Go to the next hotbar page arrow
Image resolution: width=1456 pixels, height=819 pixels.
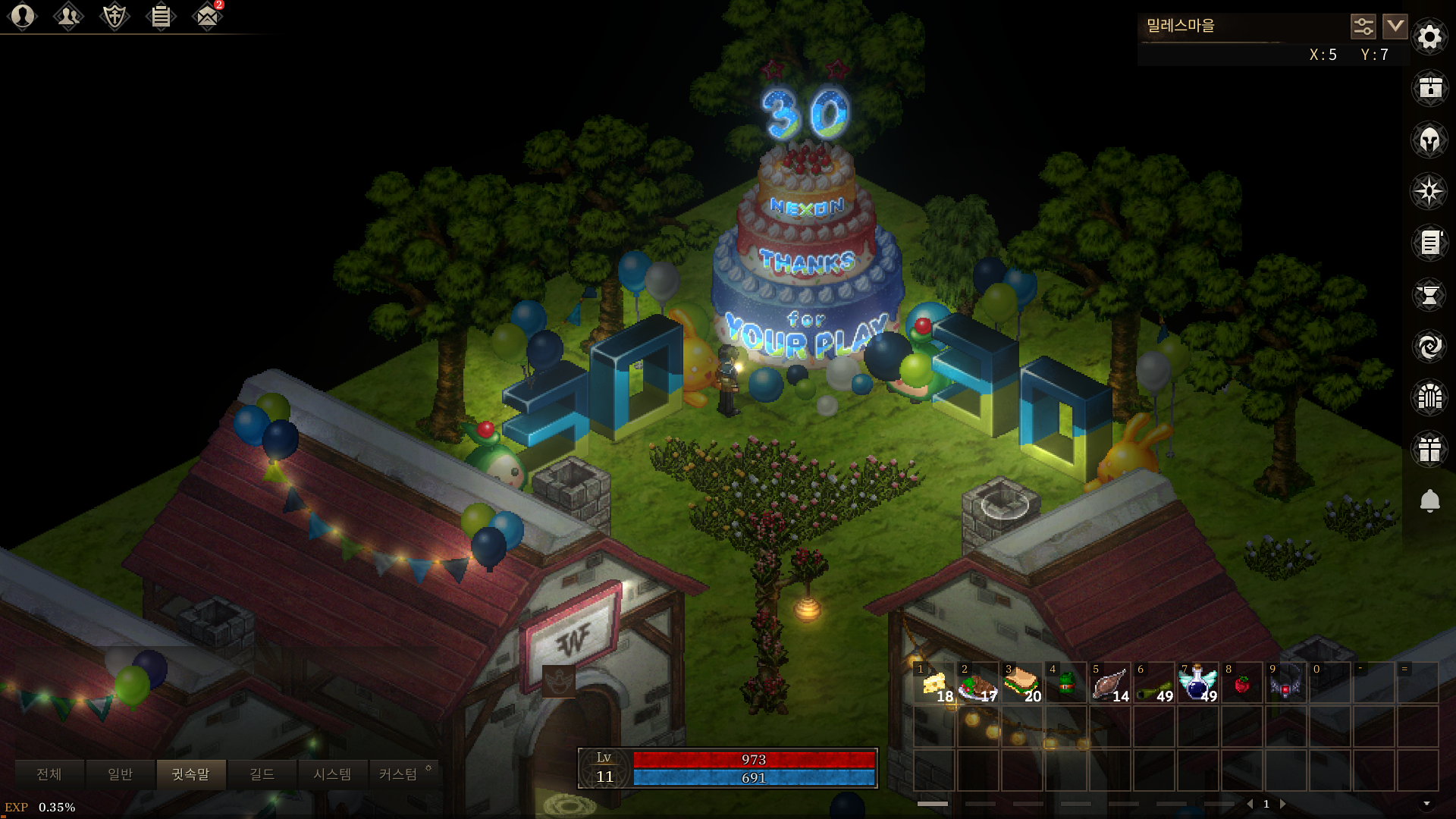pyautogui.click(x=1283, y=804)
